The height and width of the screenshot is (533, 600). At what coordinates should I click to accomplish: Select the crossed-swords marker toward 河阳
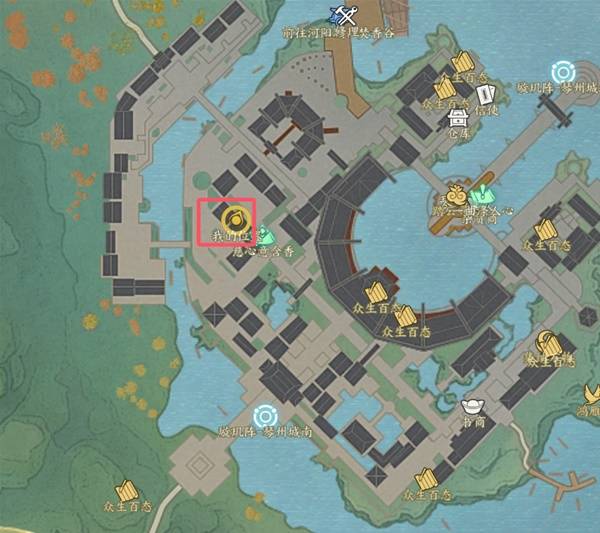click(x=347, y=14)
